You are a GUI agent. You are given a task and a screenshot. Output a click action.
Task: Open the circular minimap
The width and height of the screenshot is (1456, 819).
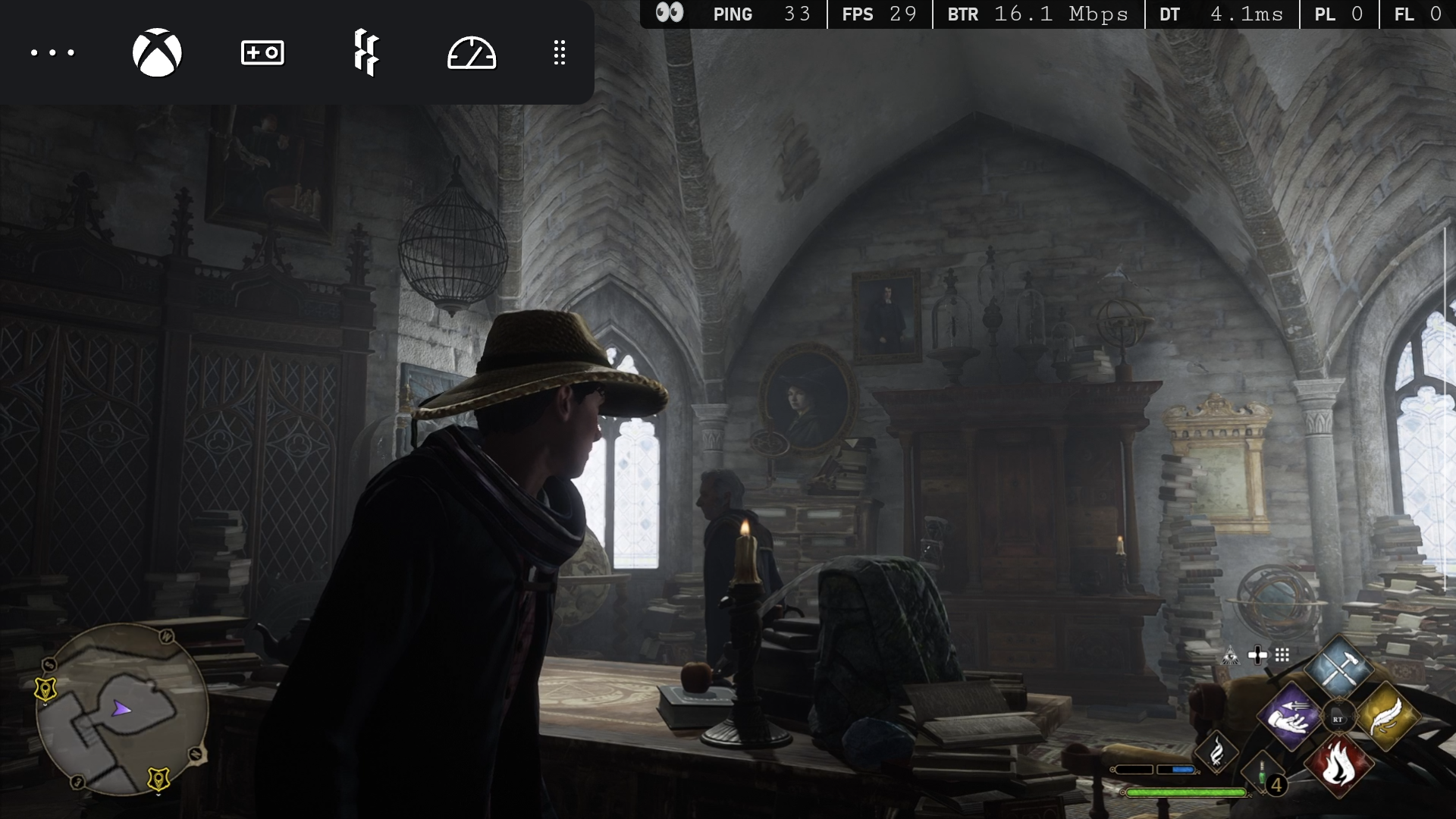(121, 709)
